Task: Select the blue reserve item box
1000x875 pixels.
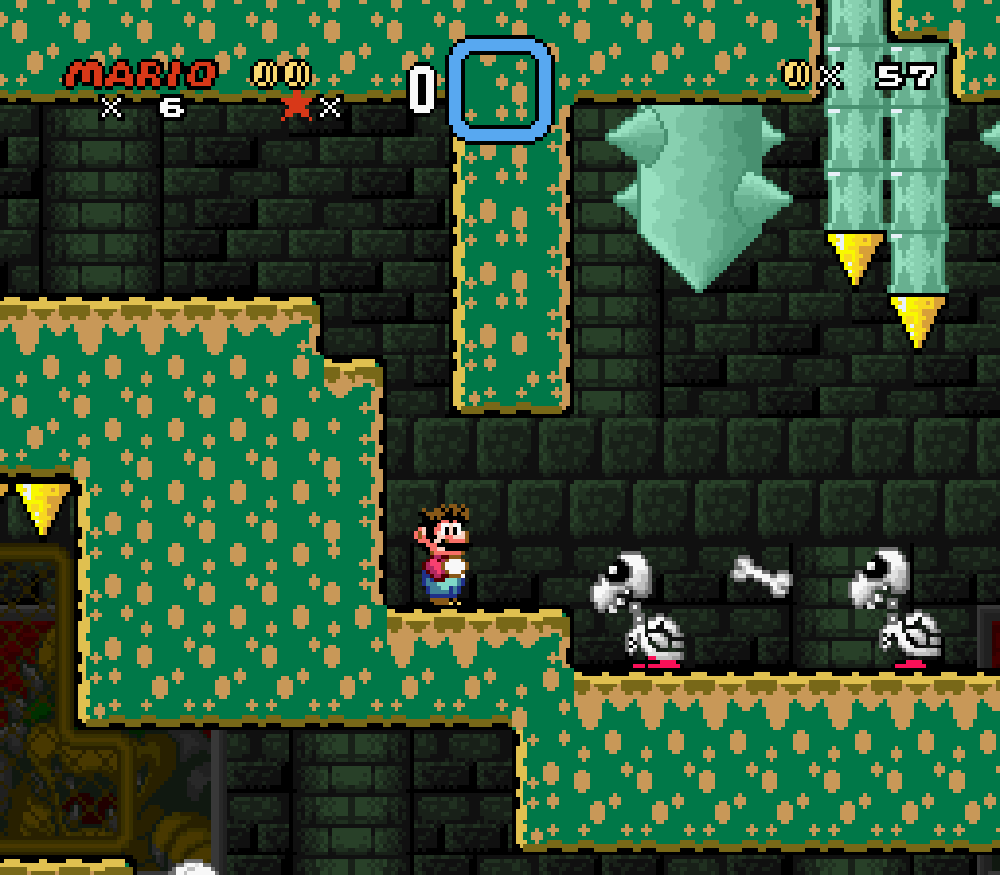Action: point(500,89)
